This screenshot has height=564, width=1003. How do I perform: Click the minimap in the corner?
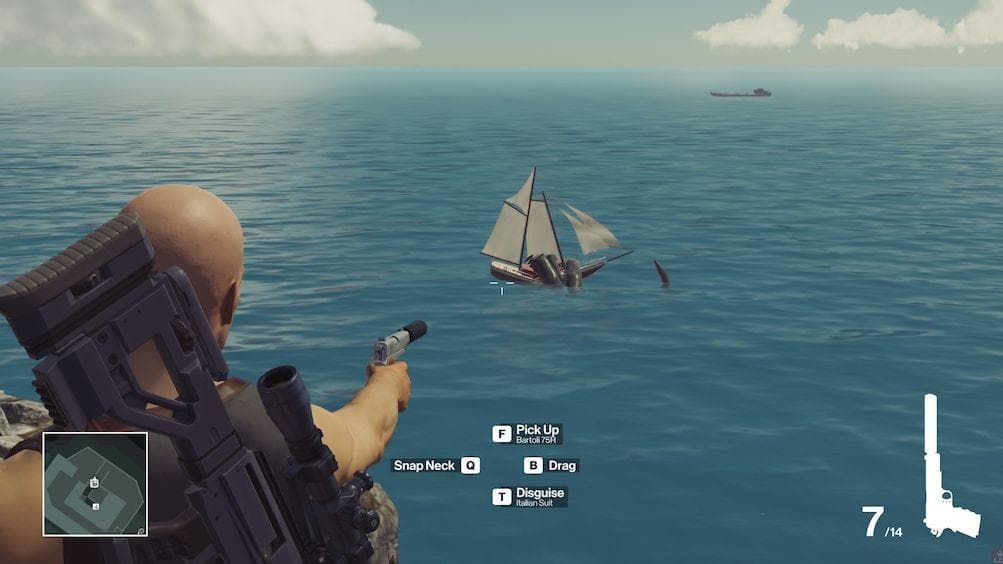coord(95,484)
